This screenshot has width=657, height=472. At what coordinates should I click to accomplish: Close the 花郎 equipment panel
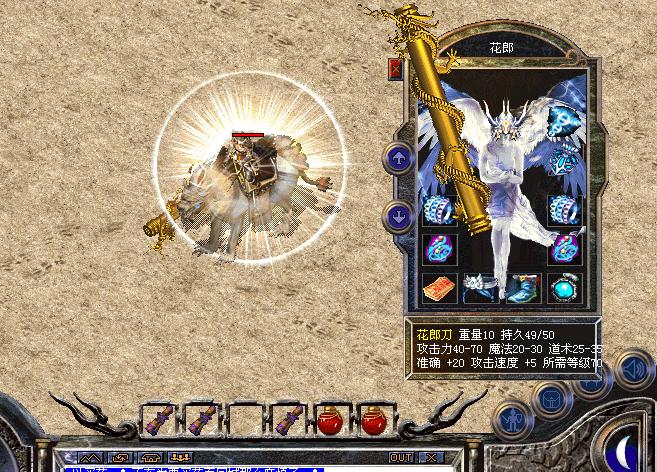coord(395,69)
